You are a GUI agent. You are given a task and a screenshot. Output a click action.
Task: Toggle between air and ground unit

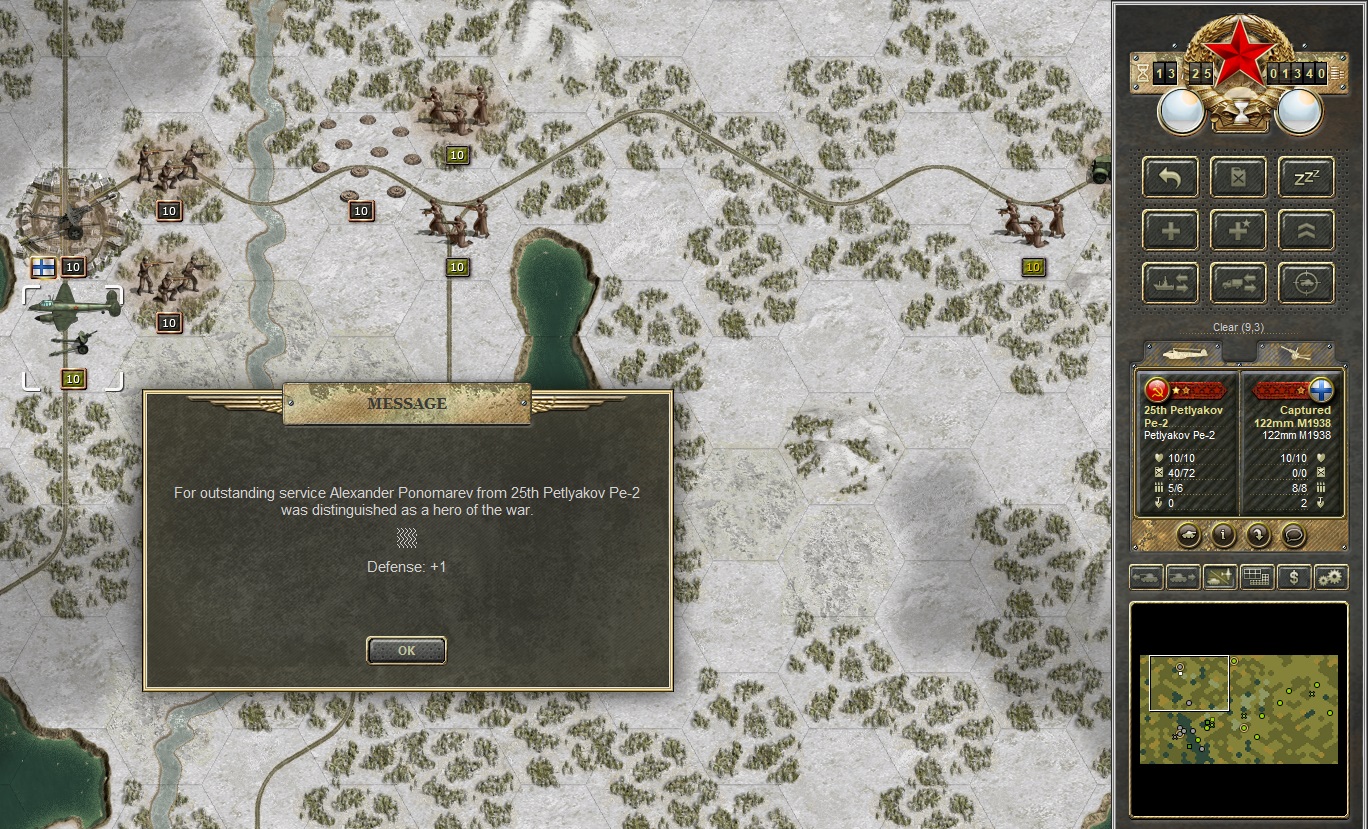point(1219,577)
